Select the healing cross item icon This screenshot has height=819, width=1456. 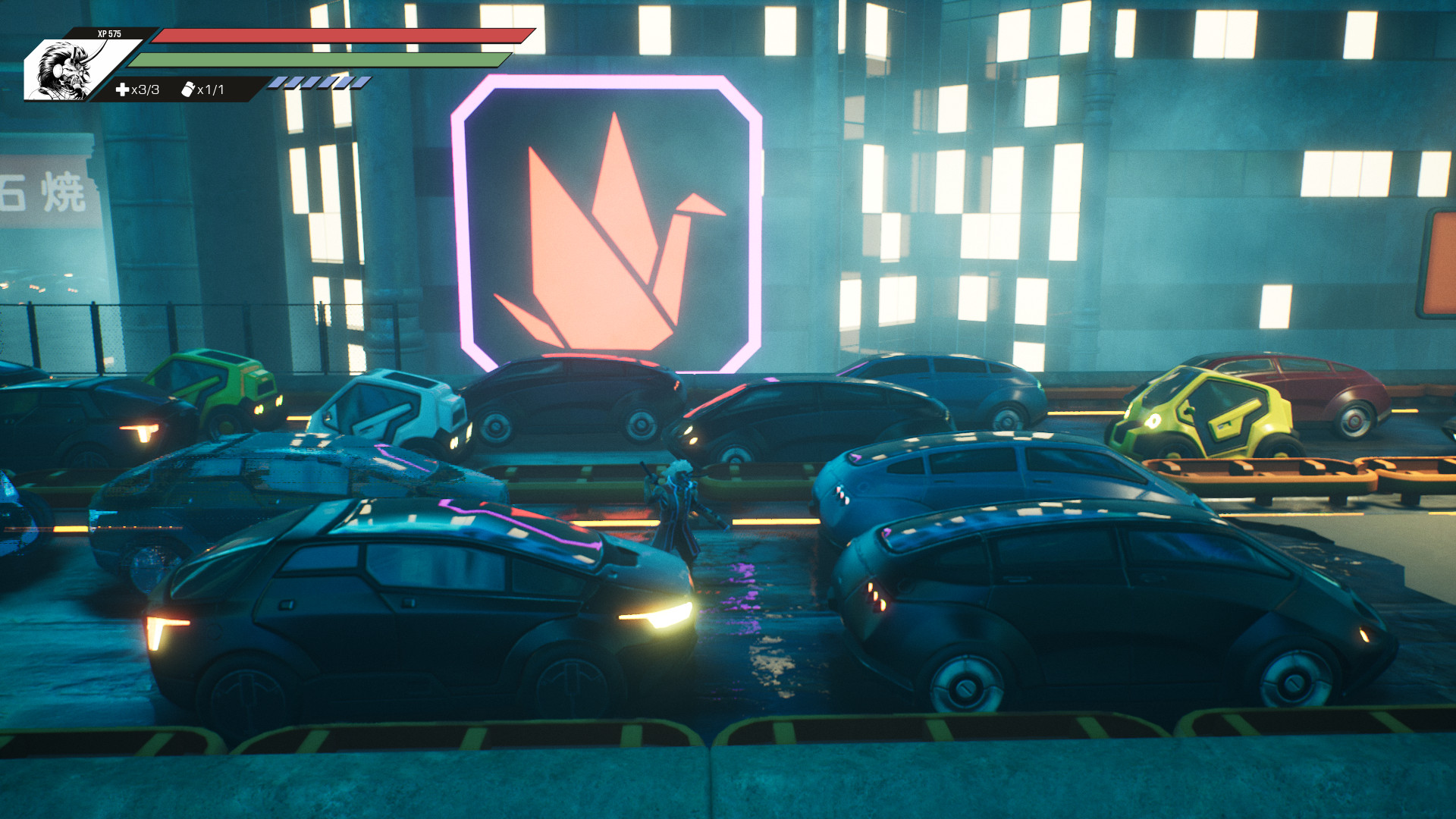122,89
